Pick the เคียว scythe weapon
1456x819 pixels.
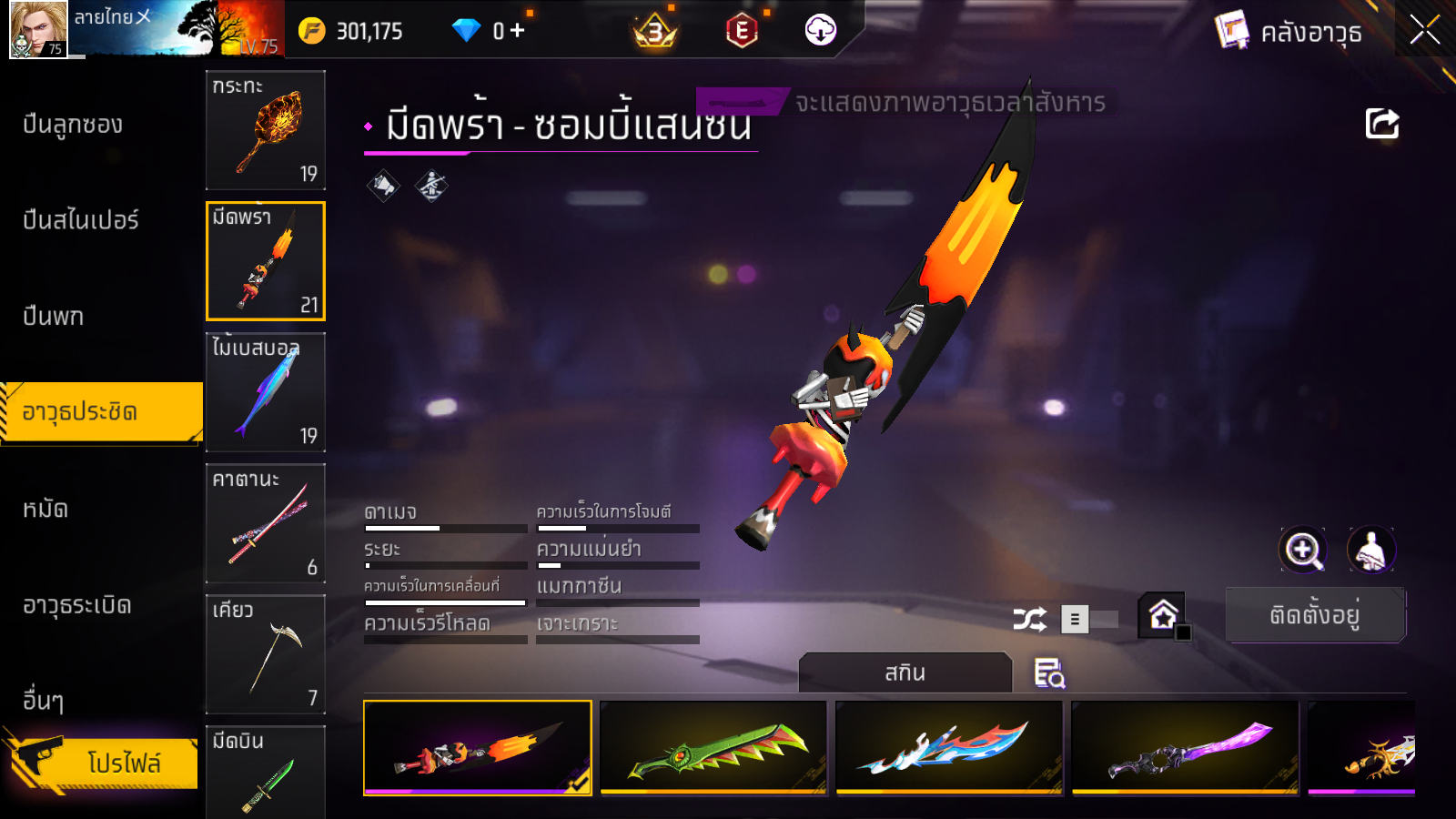click(x=266, y=654)
